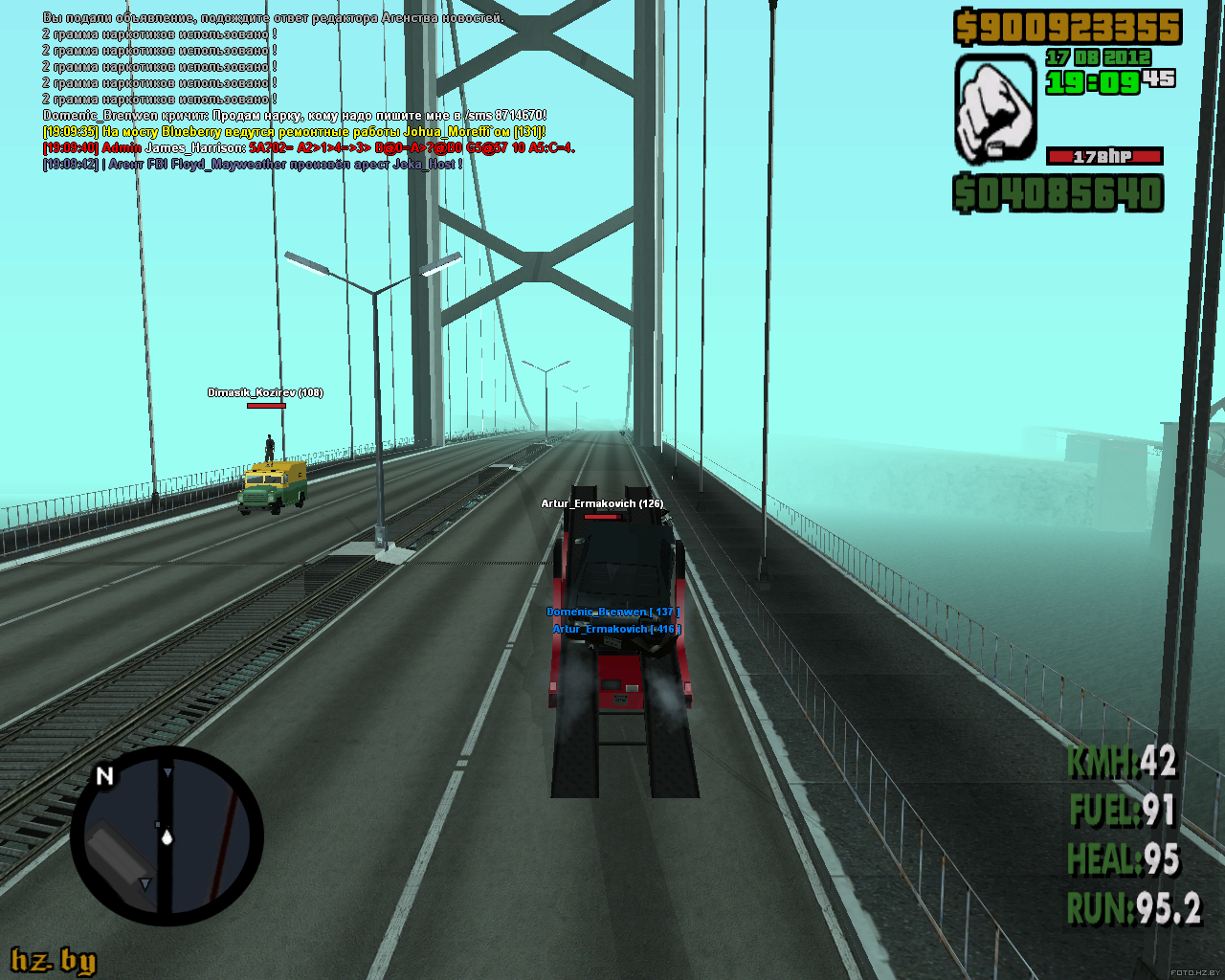Click the hz.by watermark logo
This screenshot has height=980, width=1225.
pos(54,960)
